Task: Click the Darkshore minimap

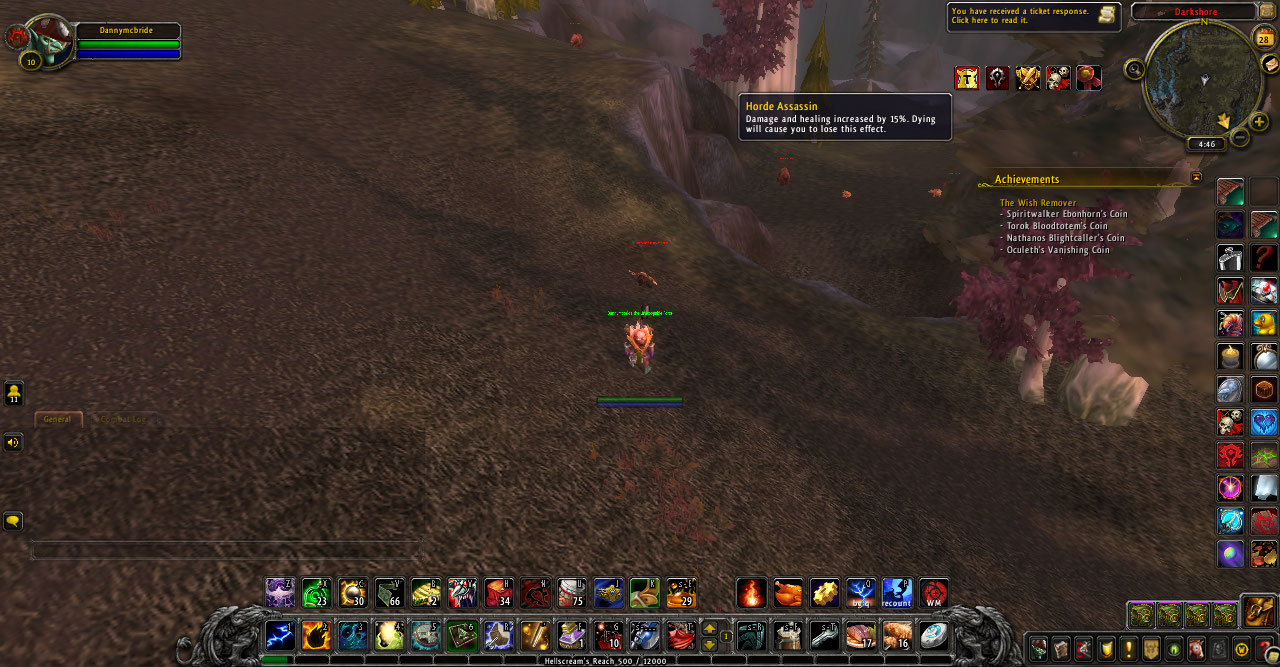Action: (x=1202, y=78)
